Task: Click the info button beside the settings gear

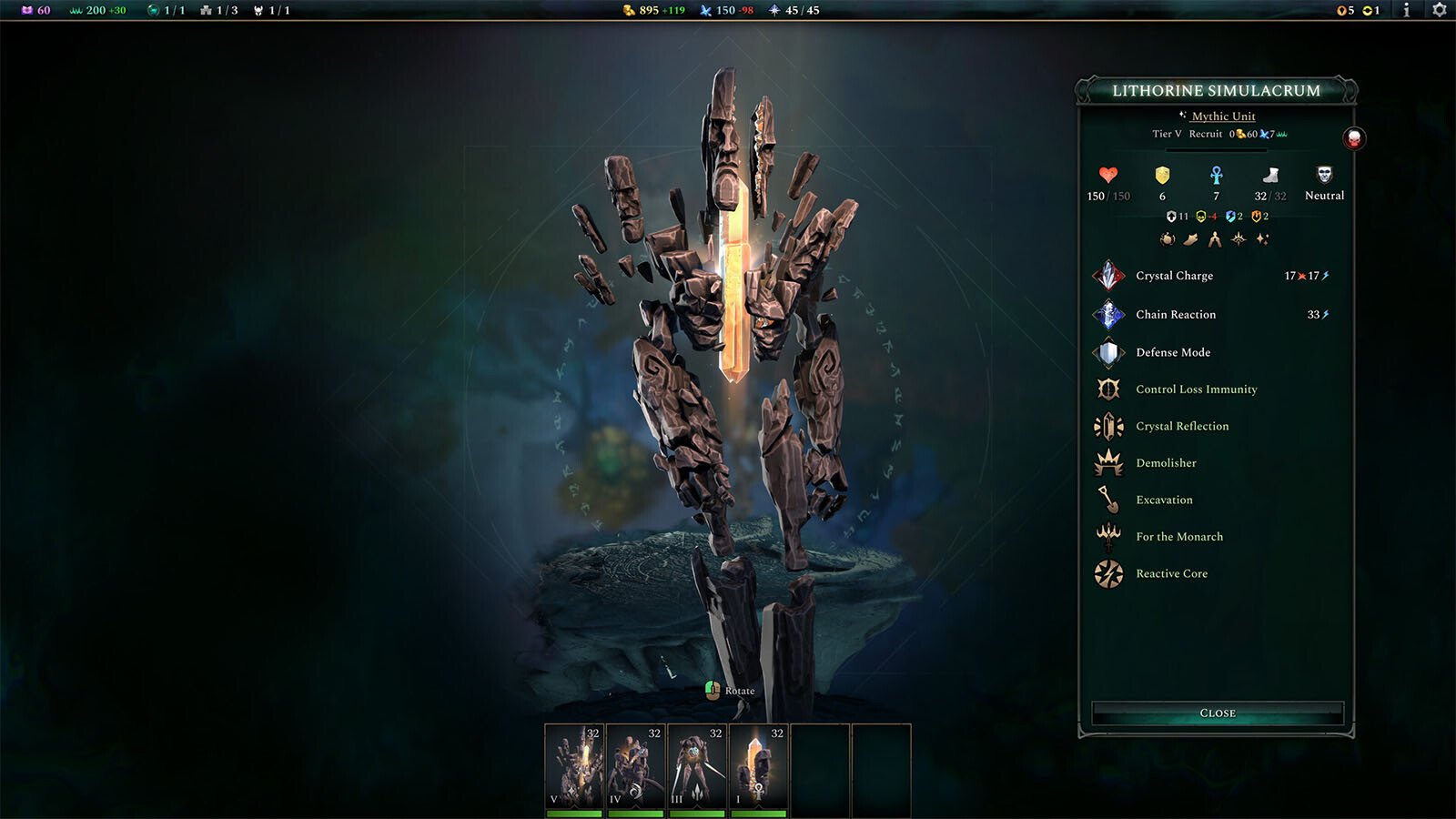Action: [1409, 12]
